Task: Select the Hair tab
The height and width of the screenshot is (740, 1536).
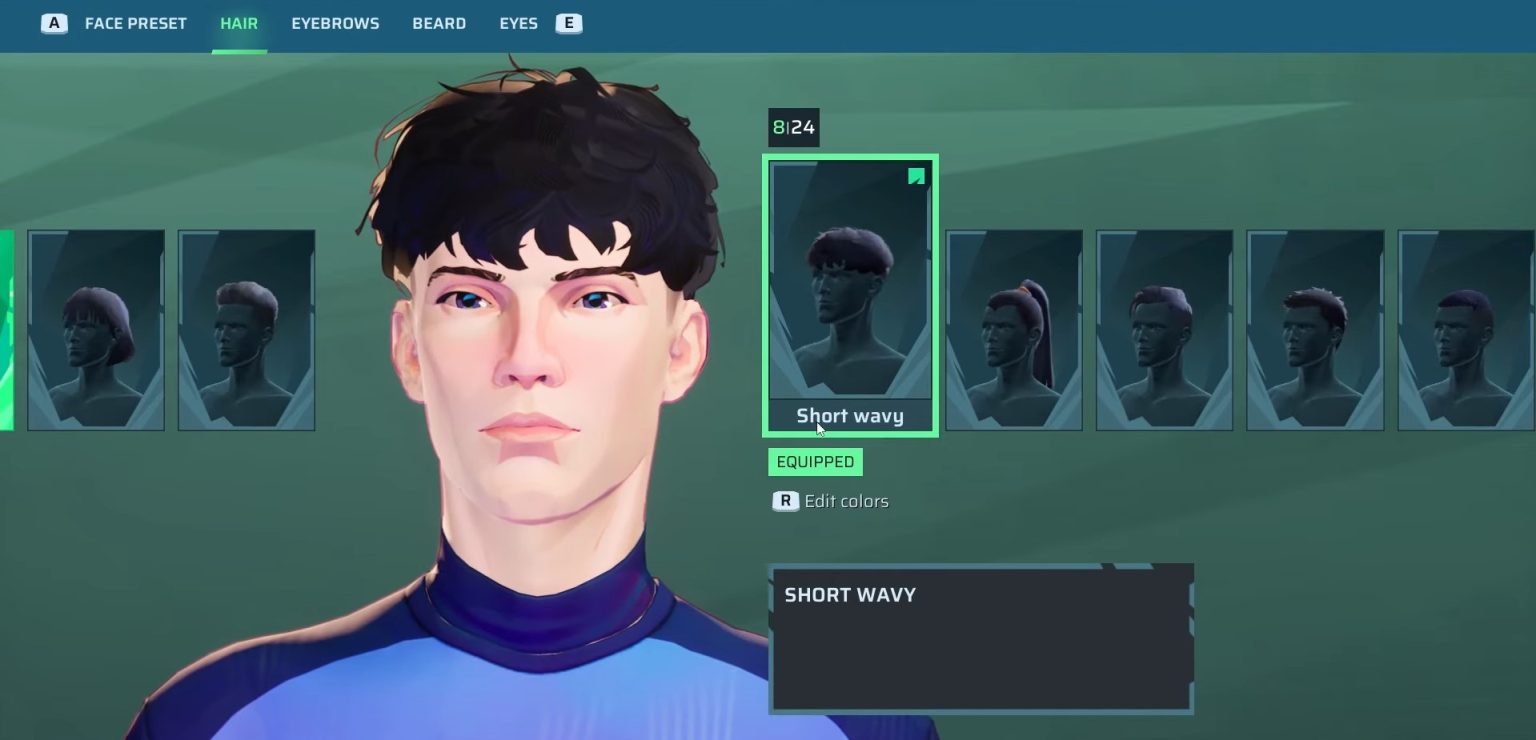Action: click(x=239, y=23)
